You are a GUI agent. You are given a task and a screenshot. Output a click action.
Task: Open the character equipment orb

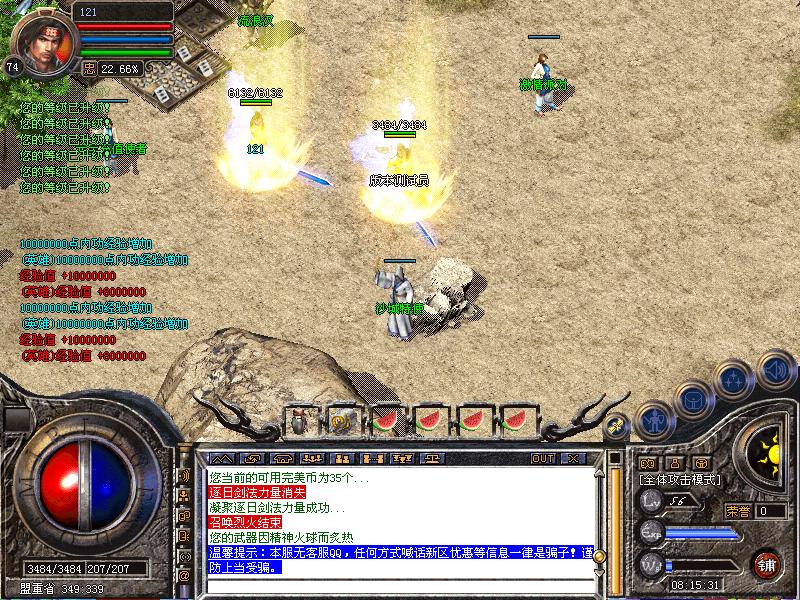[x=653, y=420]
